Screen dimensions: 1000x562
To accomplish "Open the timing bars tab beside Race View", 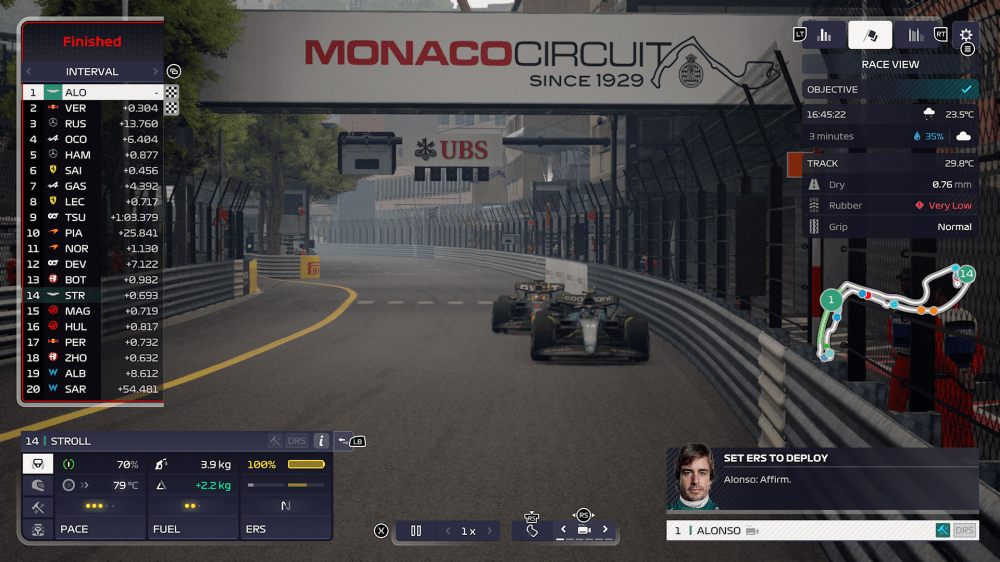I will click(x=915, y=35).
